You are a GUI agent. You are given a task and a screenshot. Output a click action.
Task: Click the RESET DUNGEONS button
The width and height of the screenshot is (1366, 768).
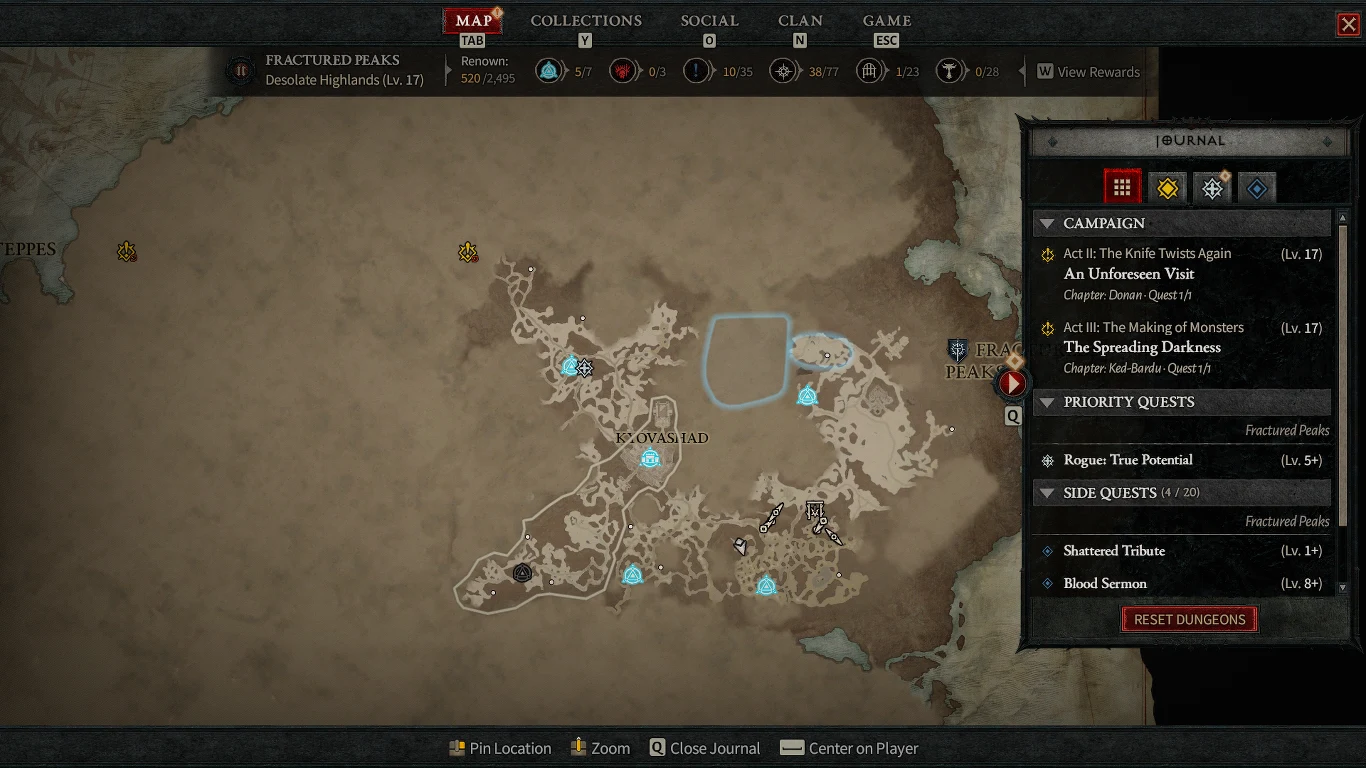click(1189, 619)
